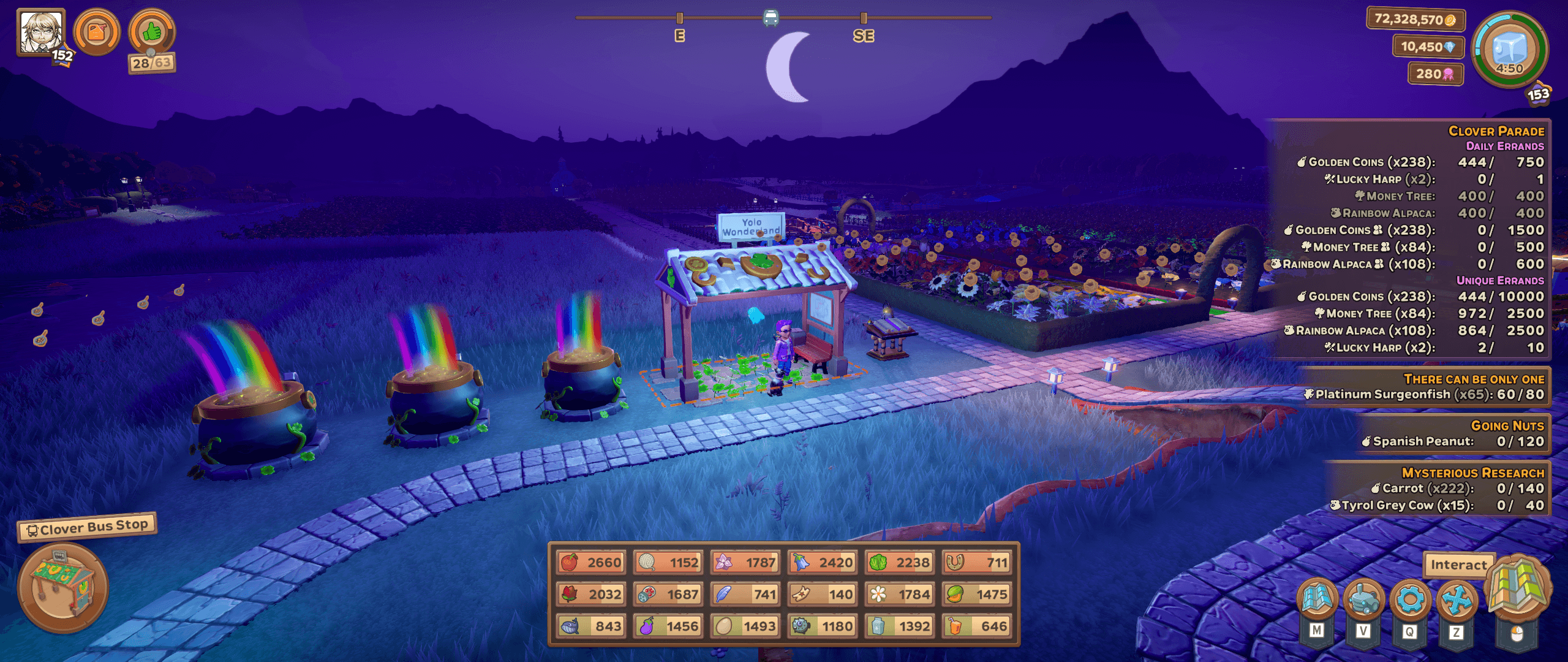Activate the four-arrow move button

pos(1457,598)
